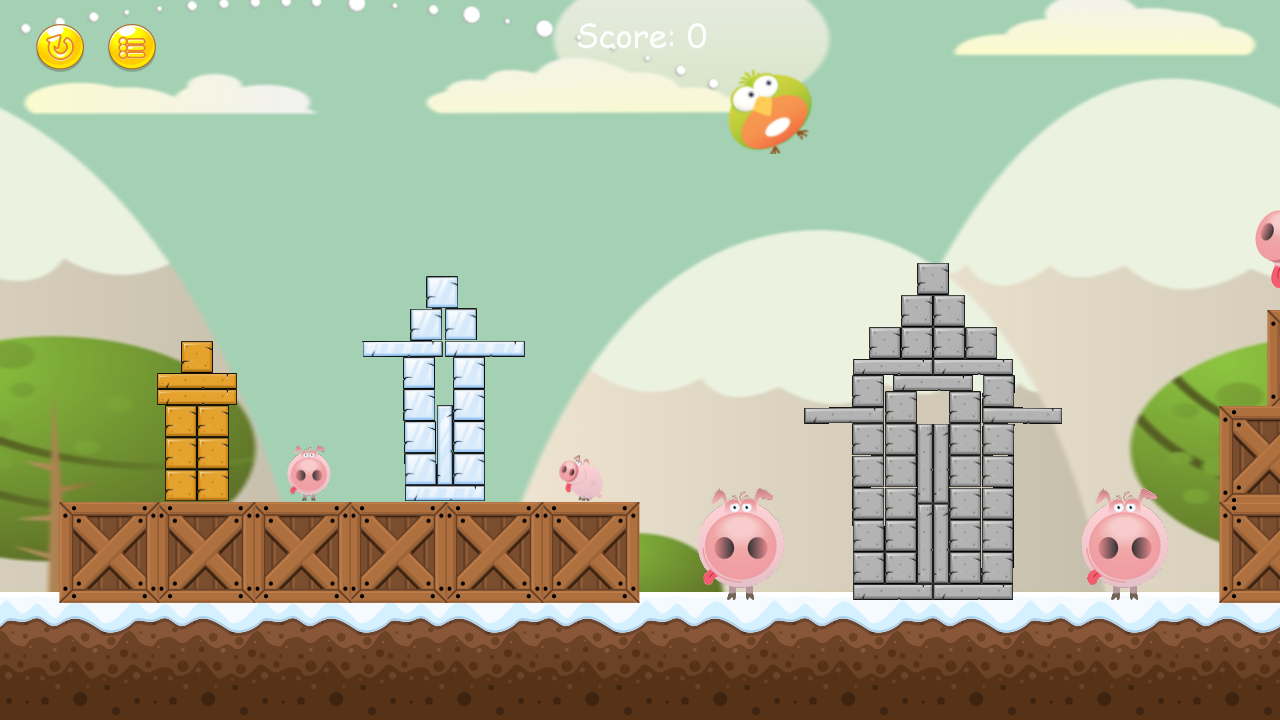Click the wooden crate platform

(x=350, y=550)
